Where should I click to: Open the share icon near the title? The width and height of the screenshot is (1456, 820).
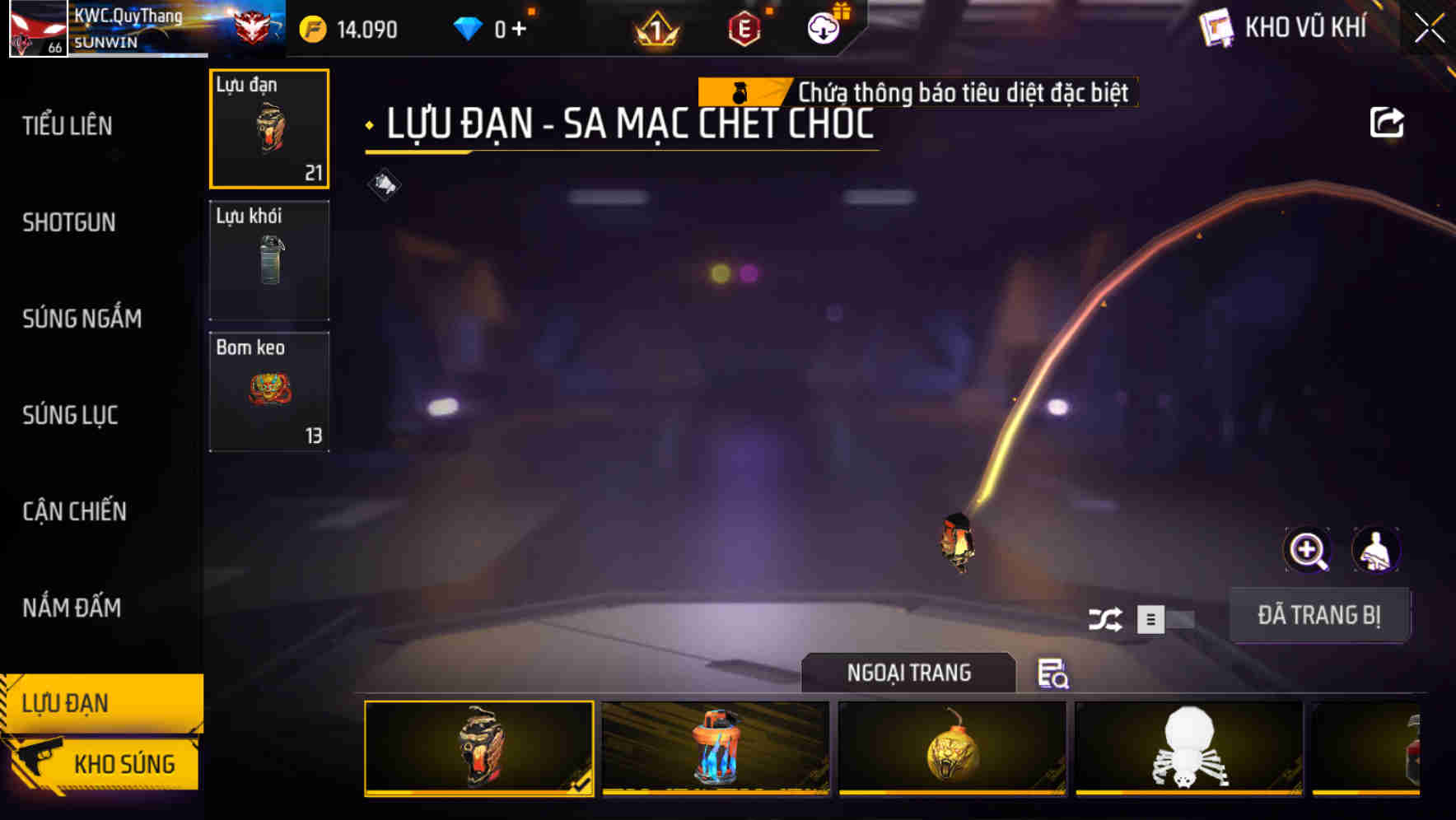click(1388, 122)
